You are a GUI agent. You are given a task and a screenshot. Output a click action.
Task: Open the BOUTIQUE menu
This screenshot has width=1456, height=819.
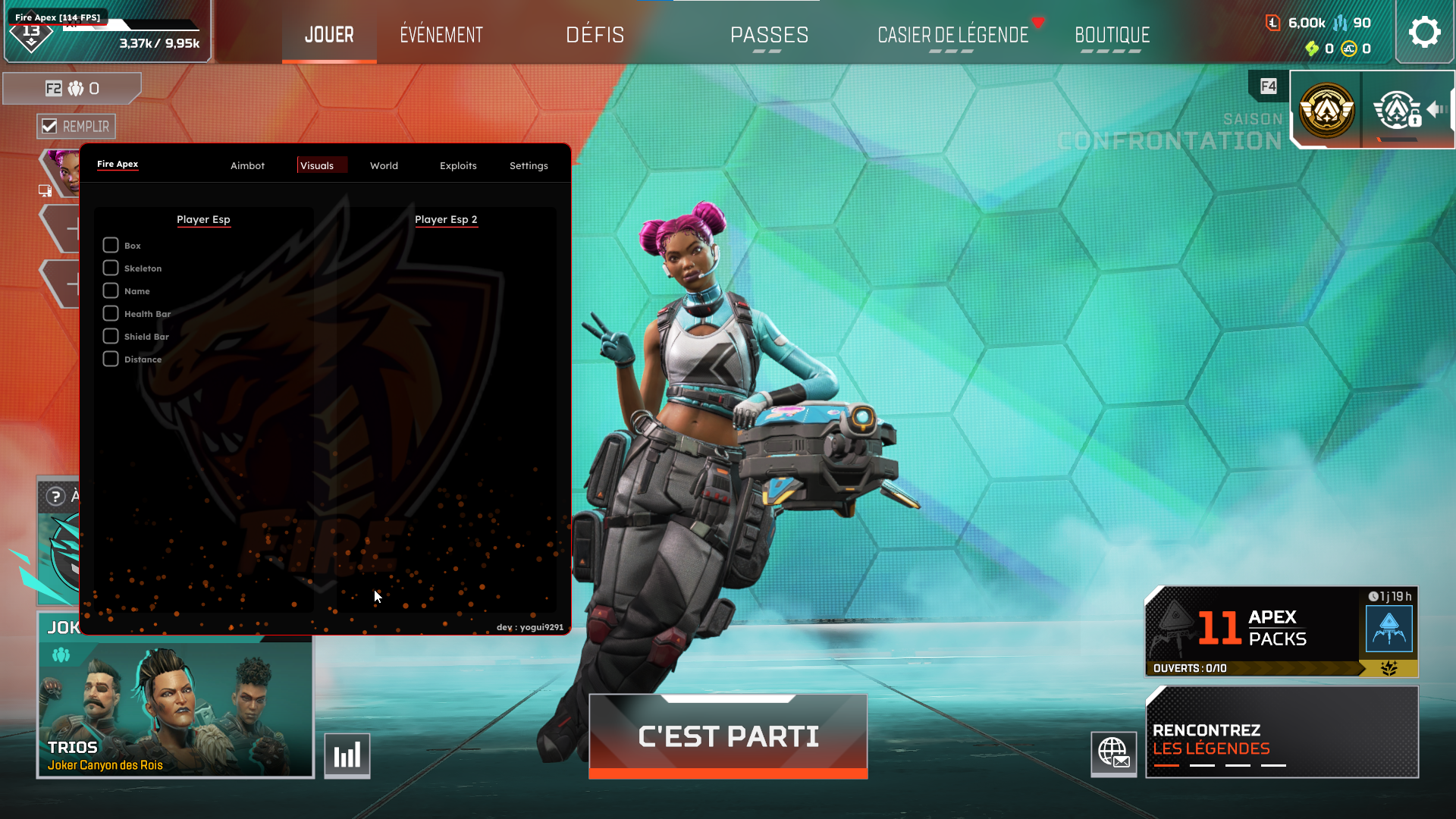[x=1112, y=34]
